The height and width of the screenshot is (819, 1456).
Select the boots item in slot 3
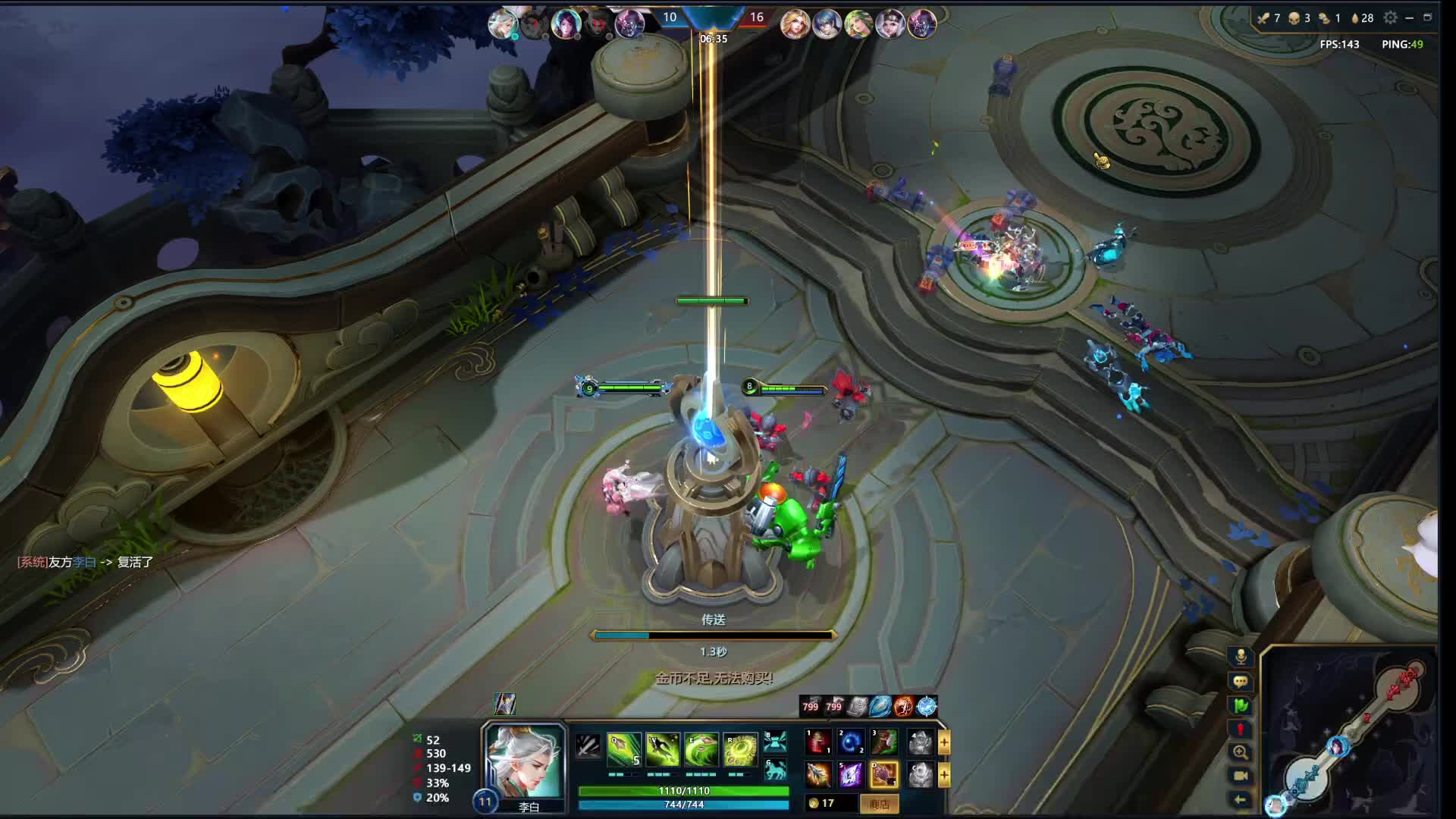(884, 742)
